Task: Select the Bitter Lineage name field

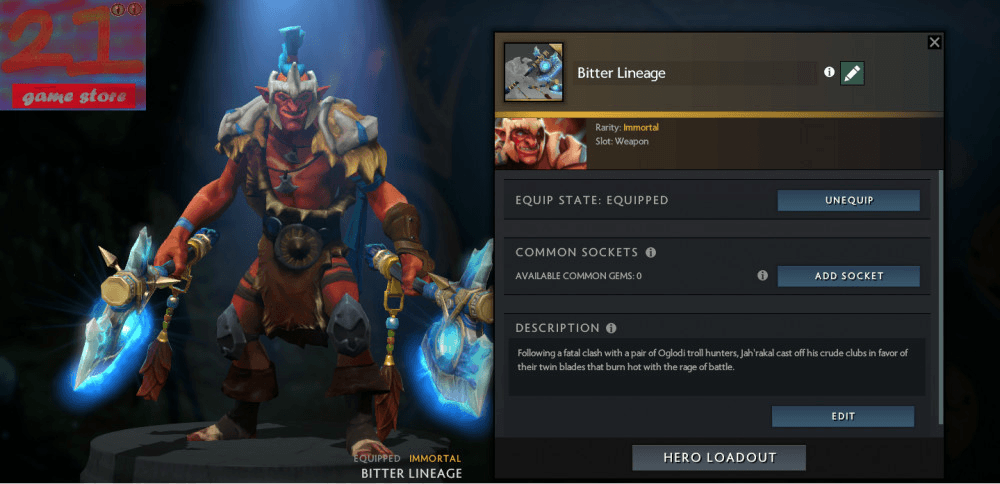Action: coord(695,73)
